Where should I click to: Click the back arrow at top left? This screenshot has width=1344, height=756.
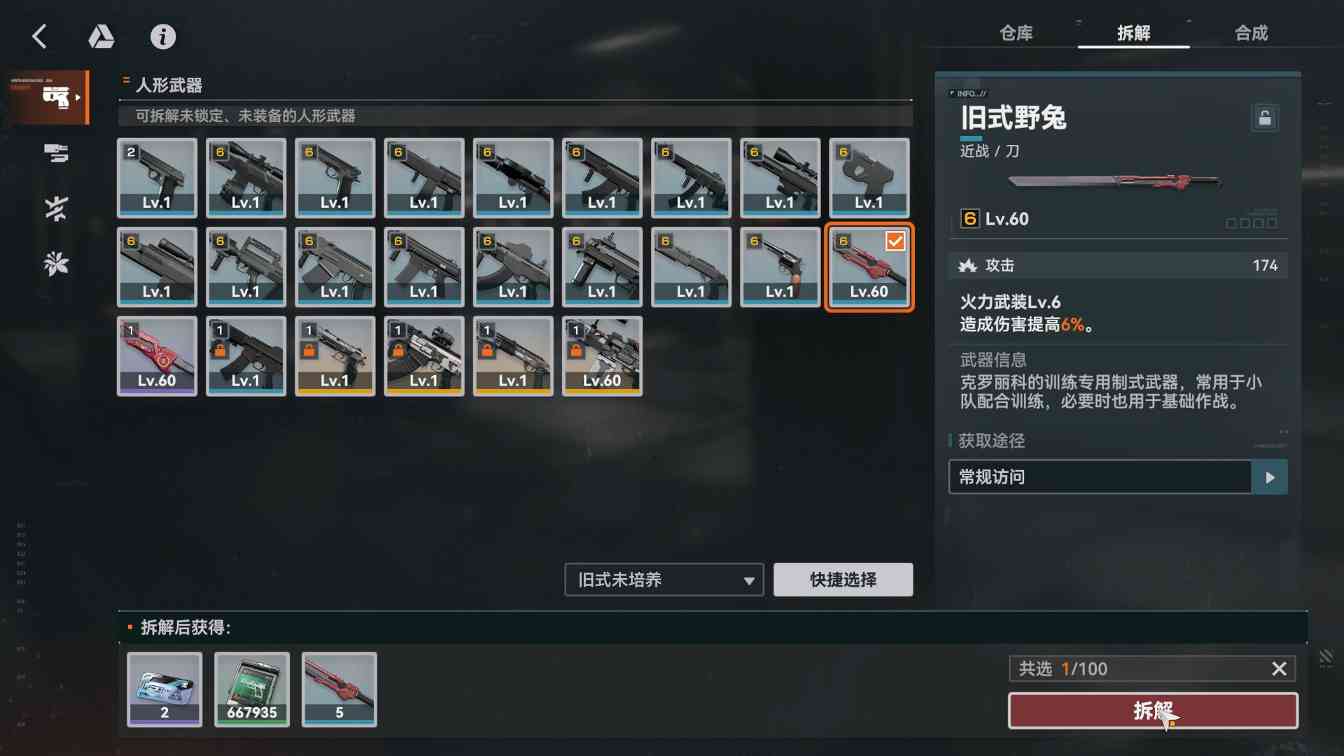[39, 36]
